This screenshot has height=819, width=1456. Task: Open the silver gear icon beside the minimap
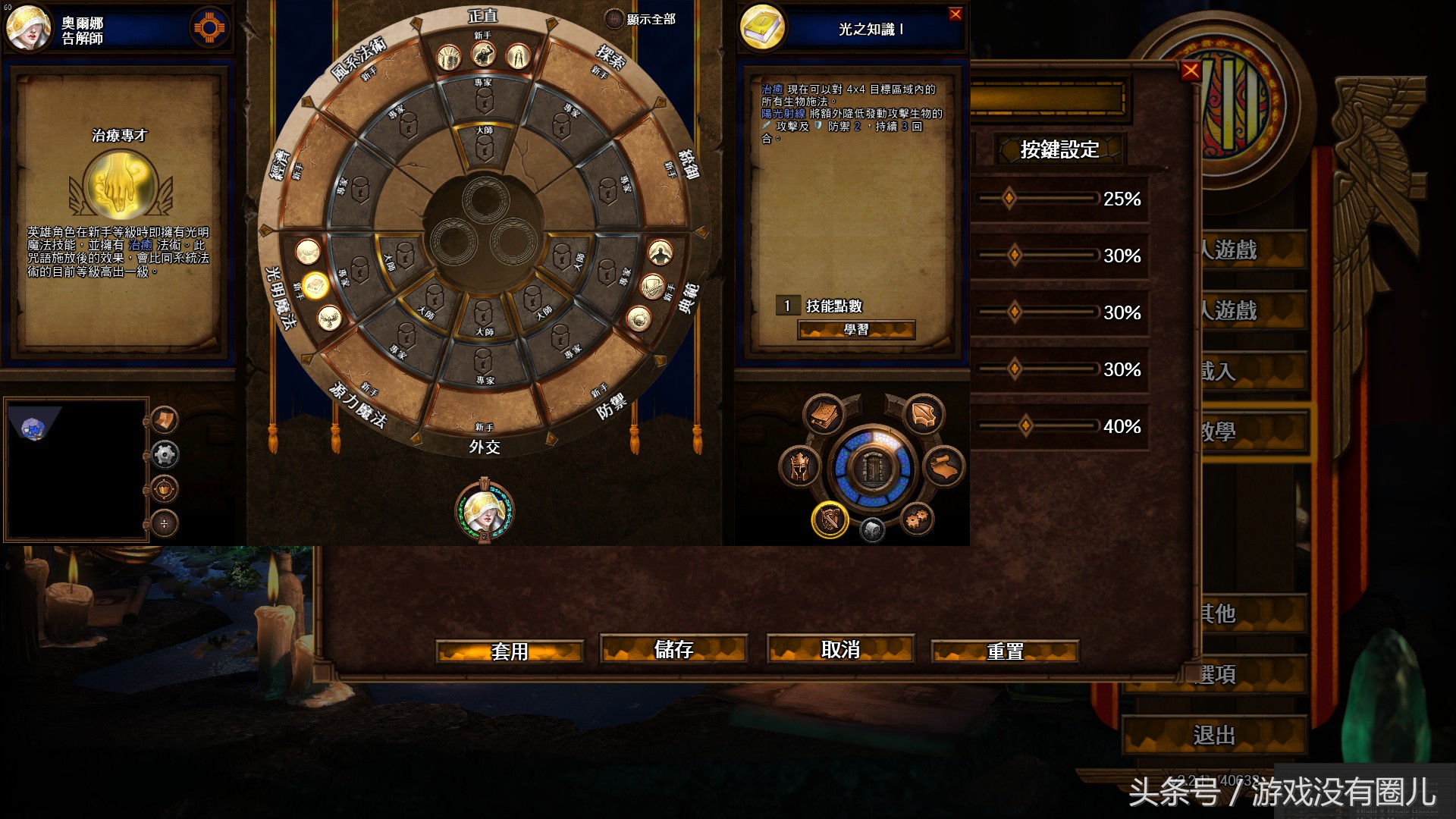point(165,454)
